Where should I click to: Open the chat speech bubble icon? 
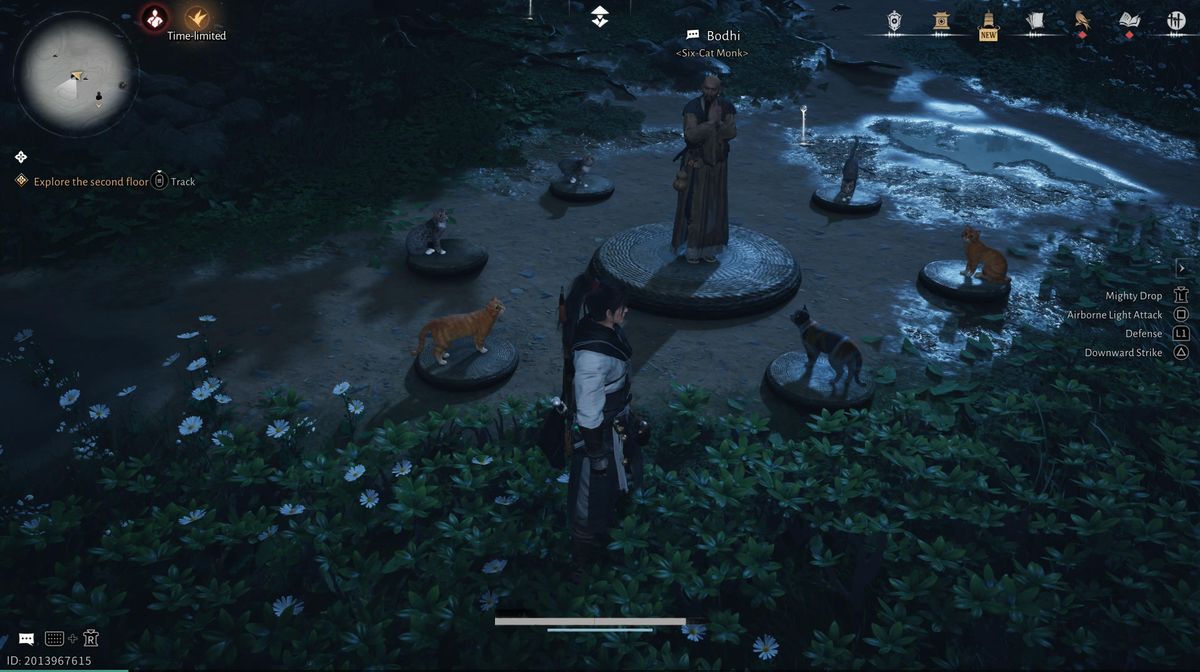26,638
